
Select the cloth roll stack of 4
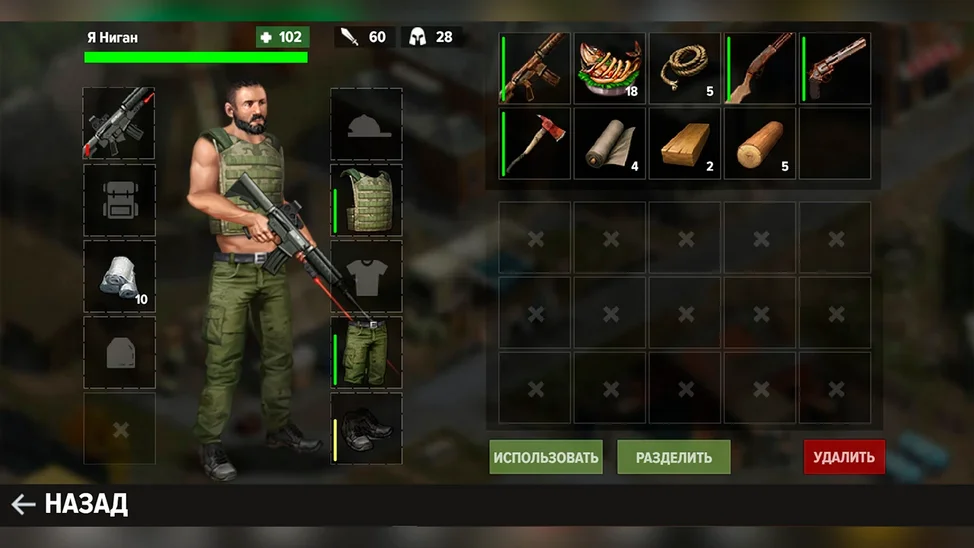[x=610, y=144]
